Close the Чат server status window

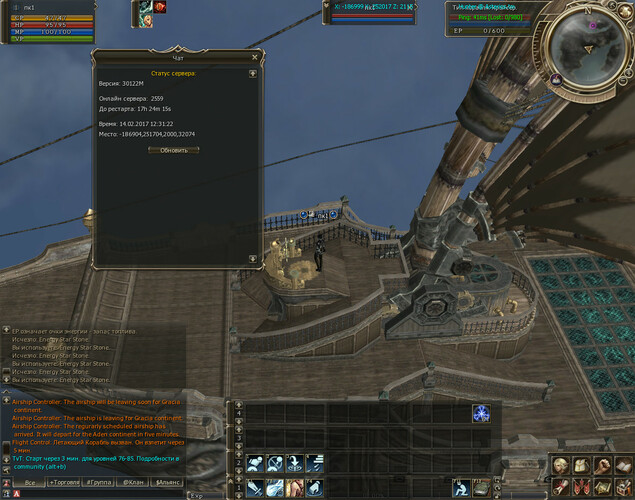pyautogui.click(x=254, y=59)
